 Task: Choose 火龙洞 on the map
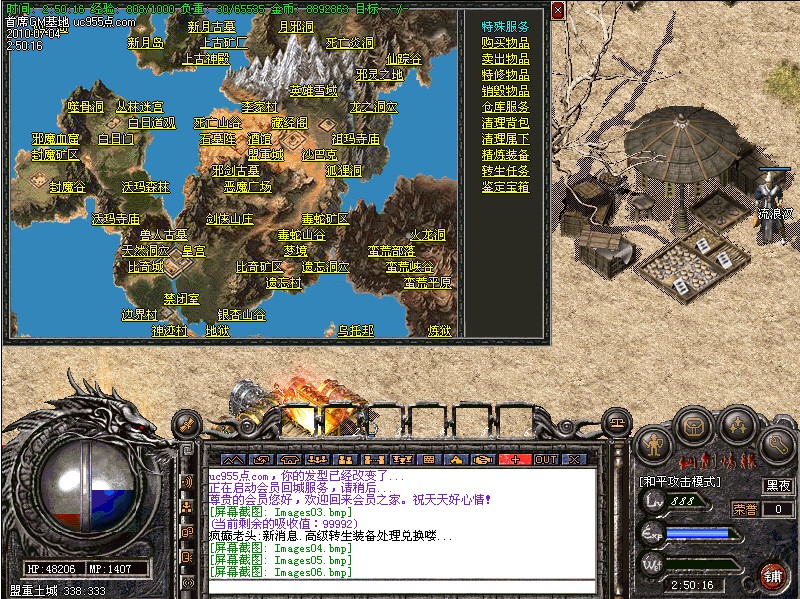tap(427, 235)
